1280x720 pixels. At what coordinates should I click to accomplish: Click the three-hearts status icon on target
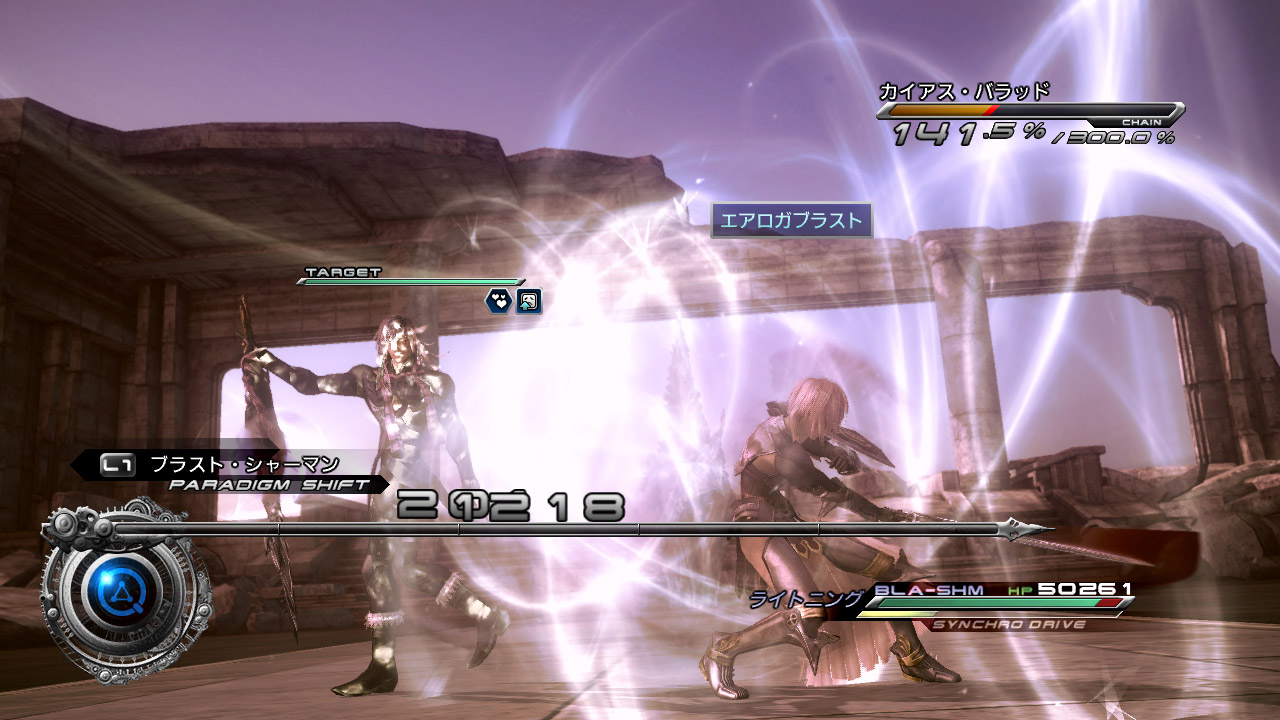click(x=498, y=300)
